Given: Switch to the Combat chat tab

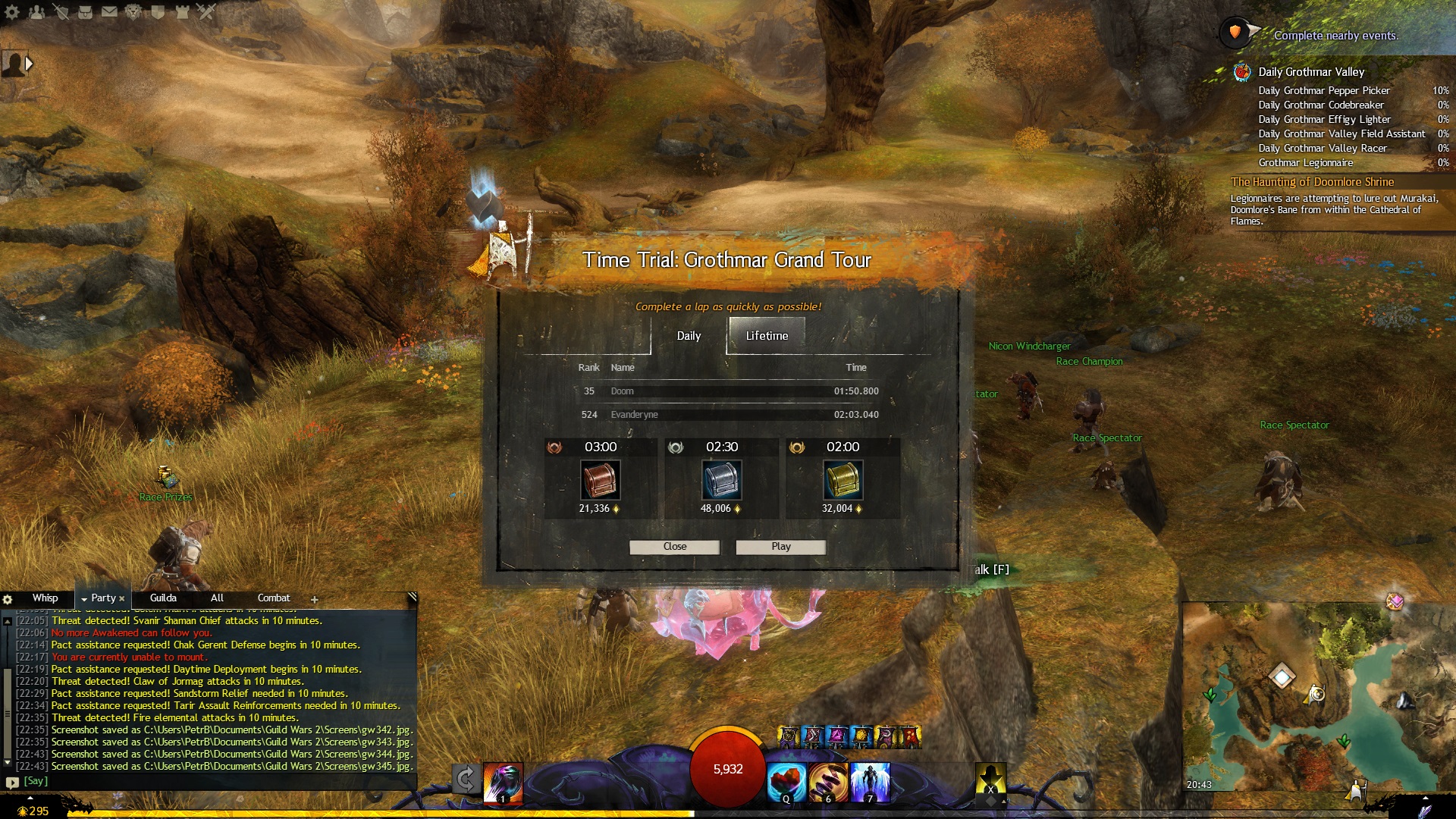Looking at the screenshot, I should click(274, 598).
